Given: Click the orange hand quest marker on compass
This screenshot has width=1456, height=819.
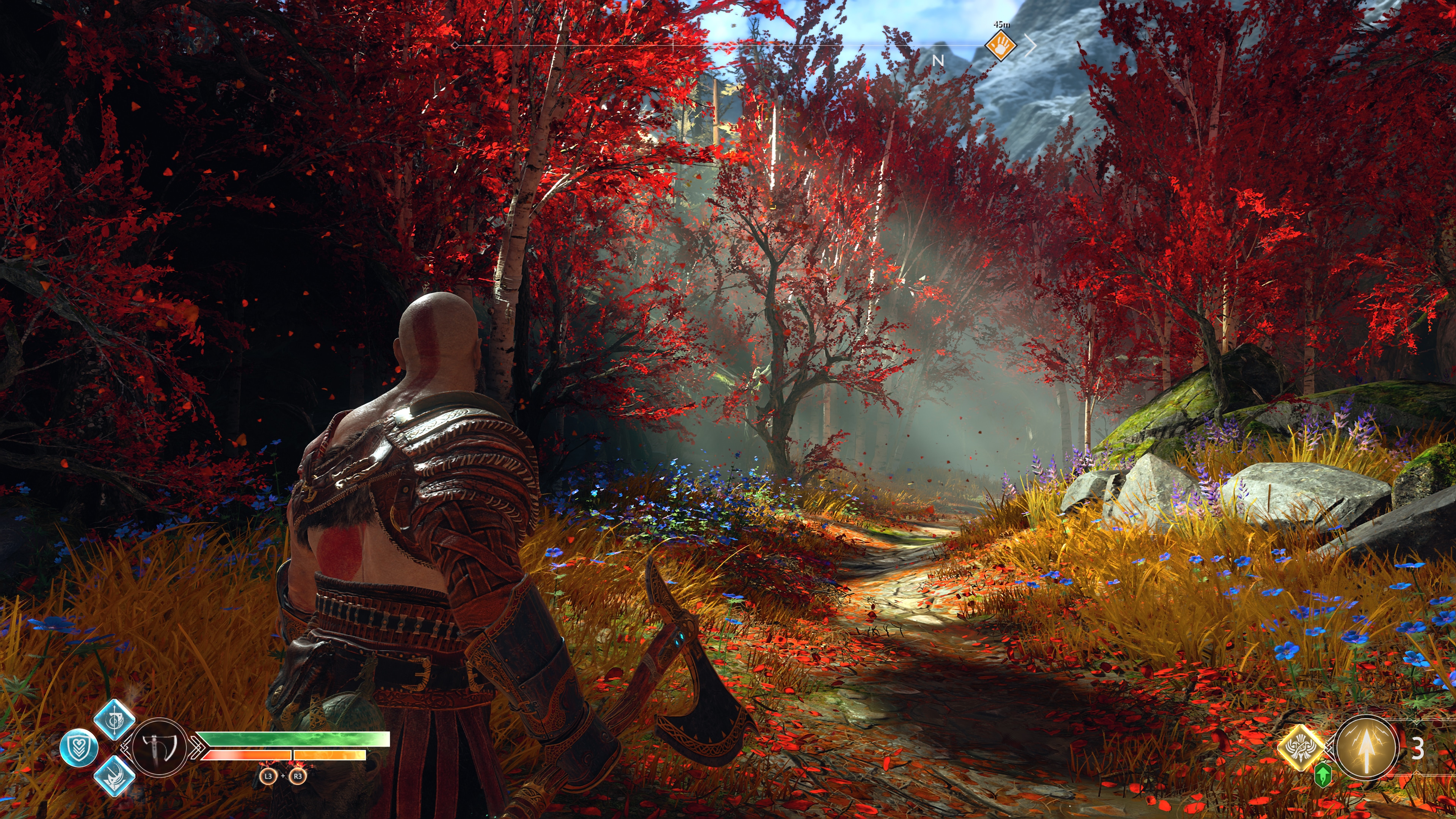Looking at the screenshot, I should [1001, 45].
